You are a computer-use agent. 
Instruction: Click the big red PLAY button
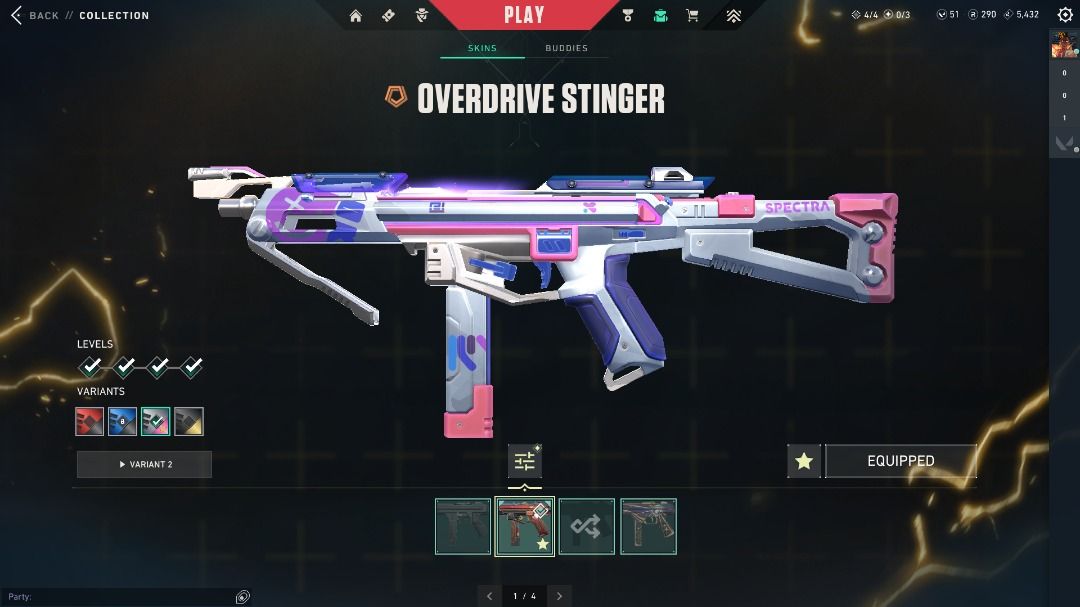(524, 15)
